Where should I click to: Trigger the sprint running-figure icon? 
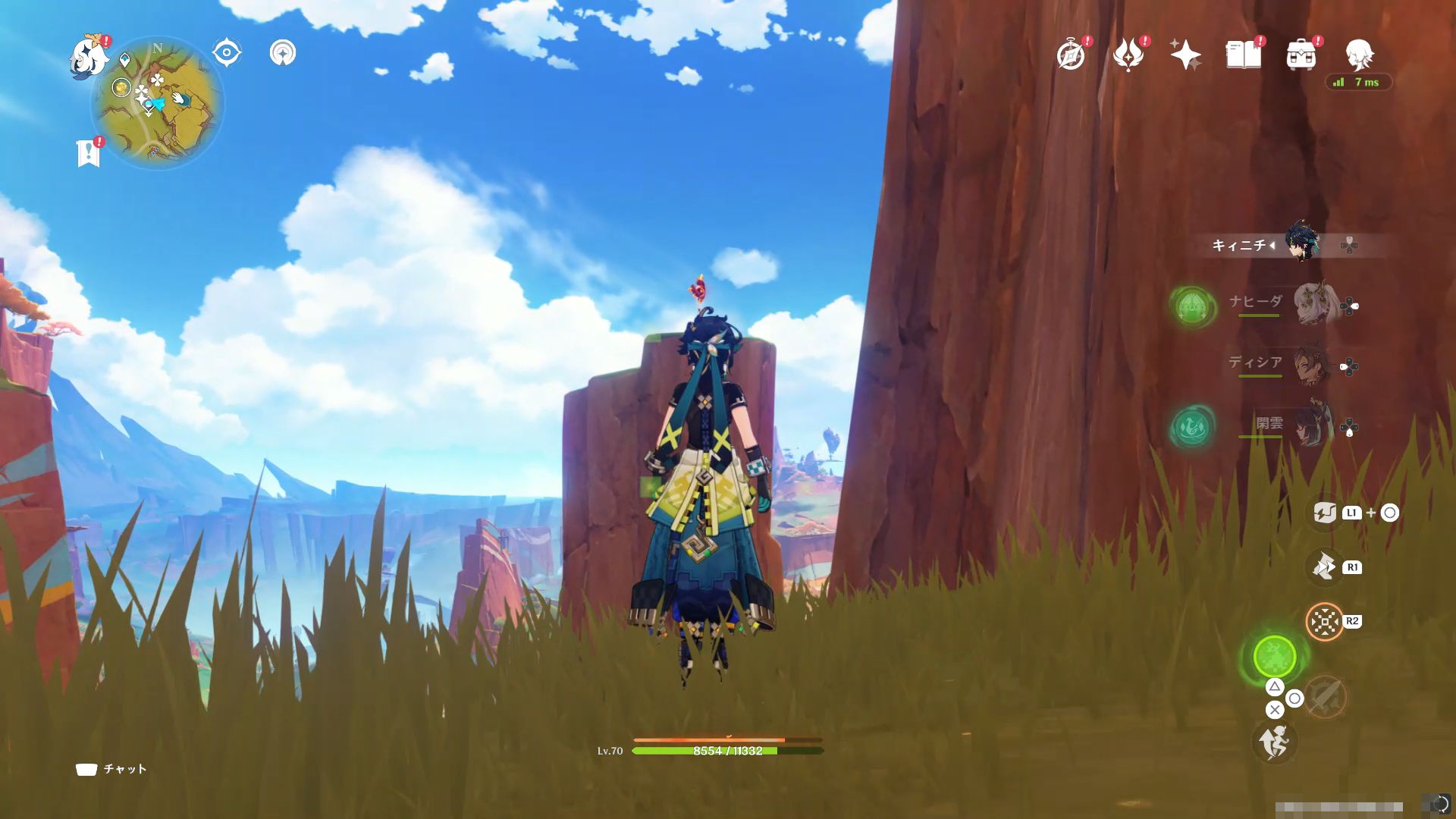pyautogui.click(x=1275, y=742)
